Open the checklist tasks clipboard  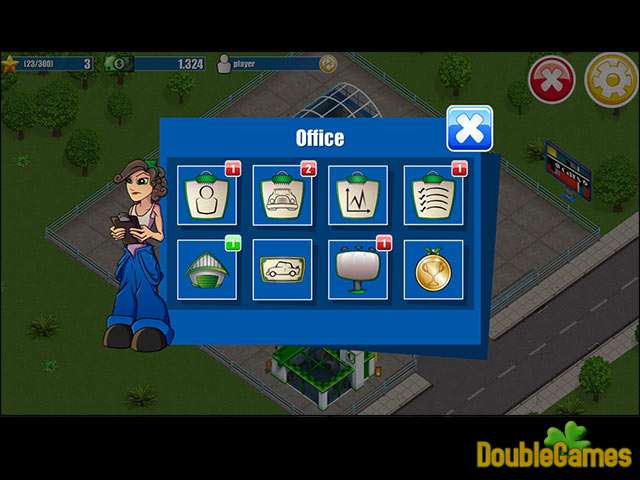[433, 194]
